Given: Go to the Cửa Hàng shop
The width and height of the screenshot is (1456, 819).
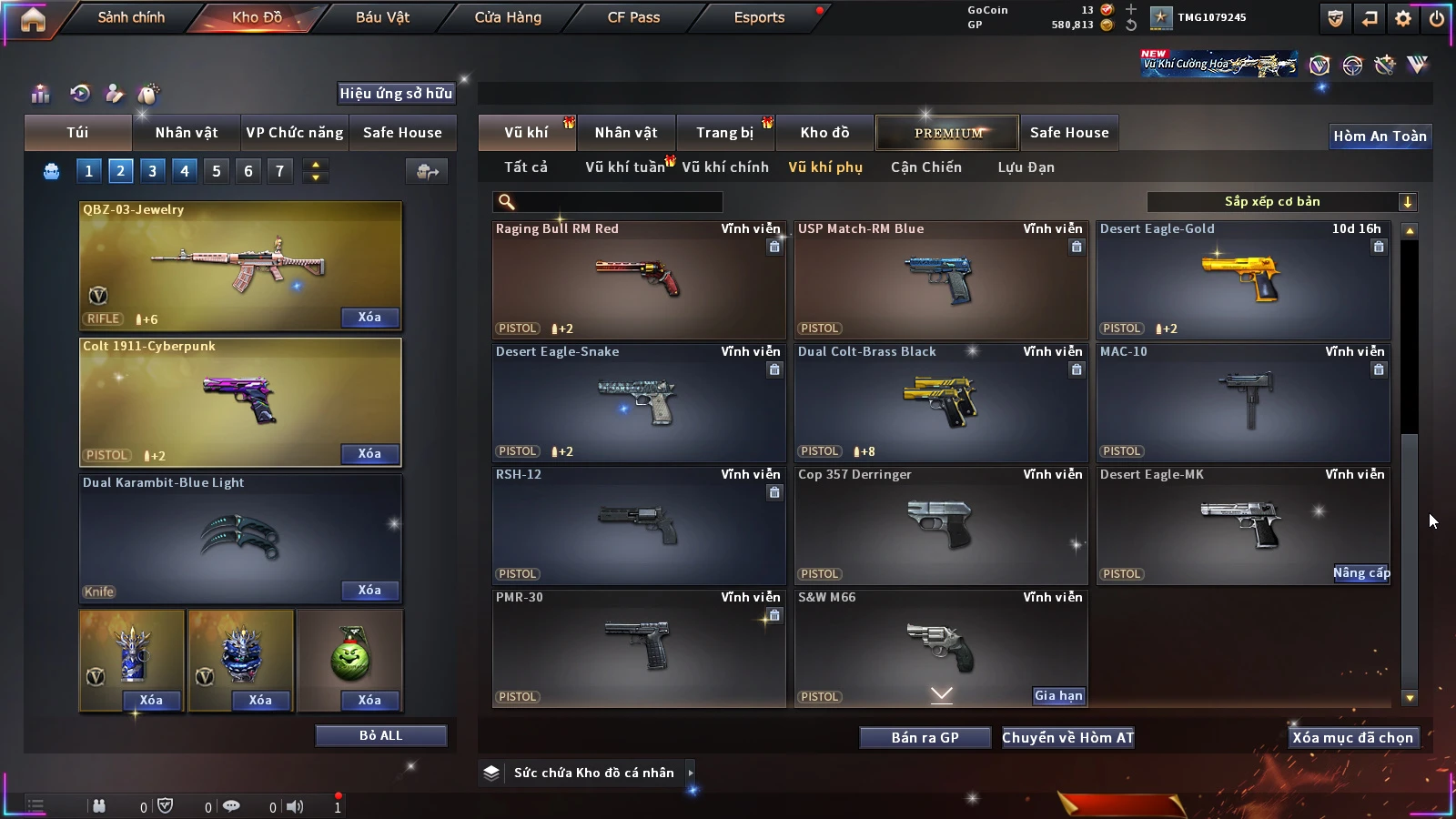Looking at the screenshot, I should [x=508, y=17].
